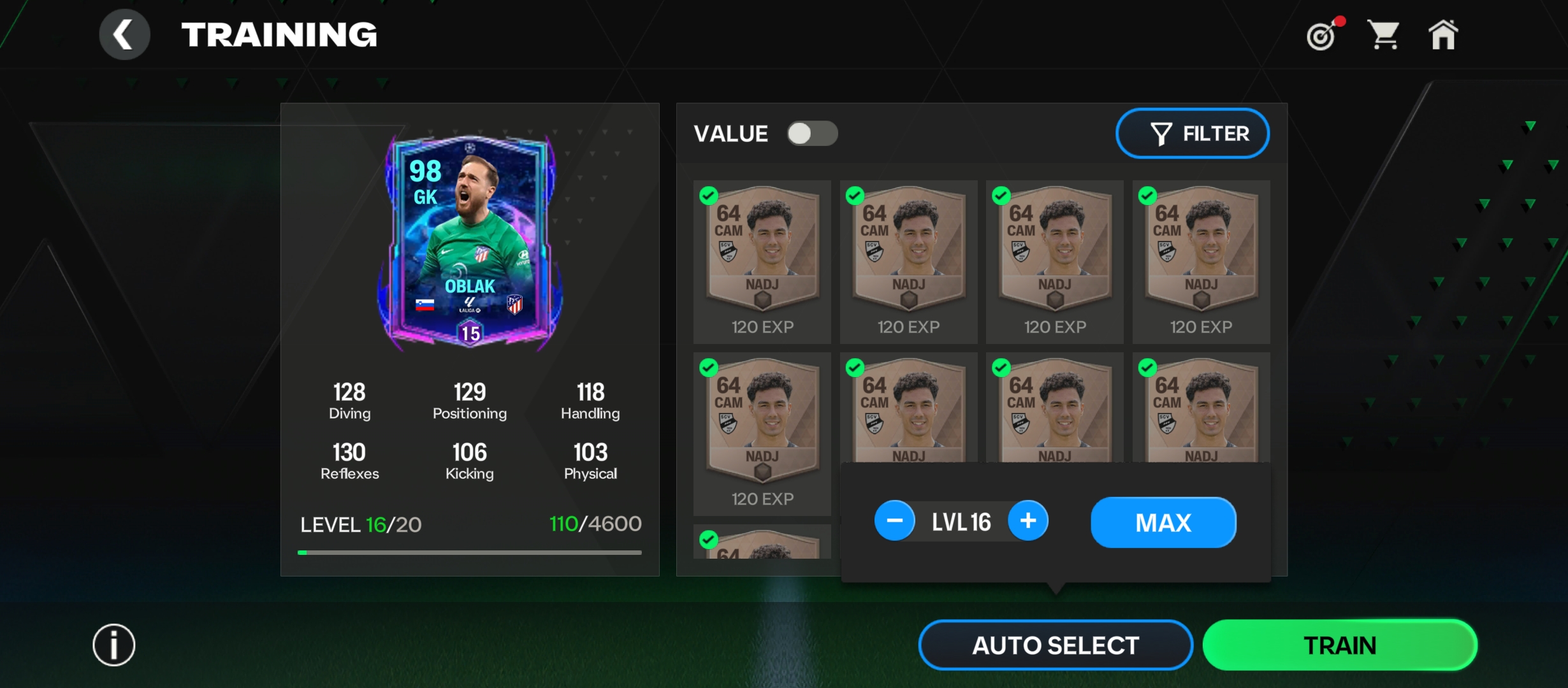Open the shopping cart store
This screenshot has height=688, width=1568.
pos(1383,34)
